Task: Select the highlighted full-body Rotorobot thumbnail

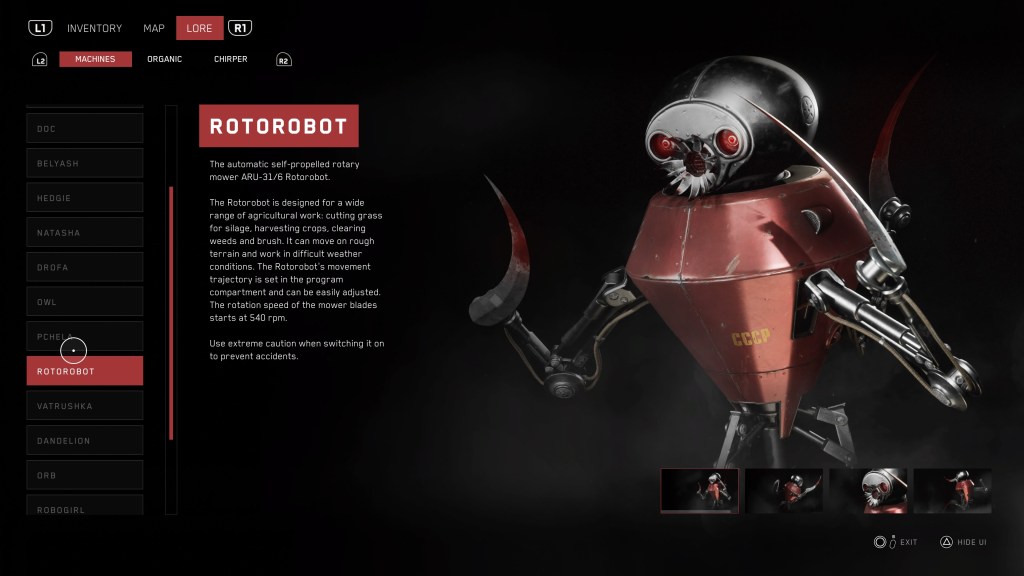Action: [700, 490]
